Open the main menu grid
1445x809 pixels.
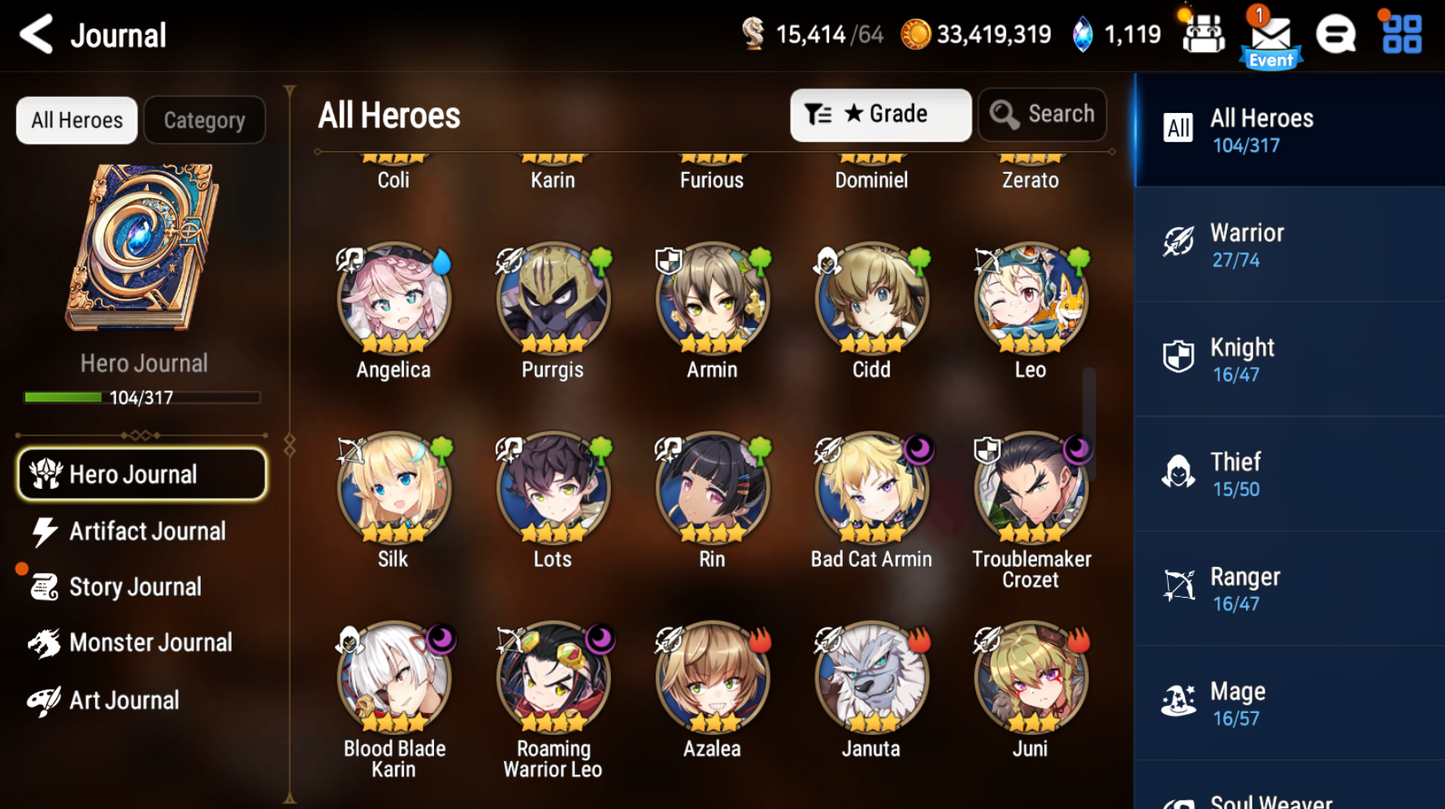(x=1402, y=33)
